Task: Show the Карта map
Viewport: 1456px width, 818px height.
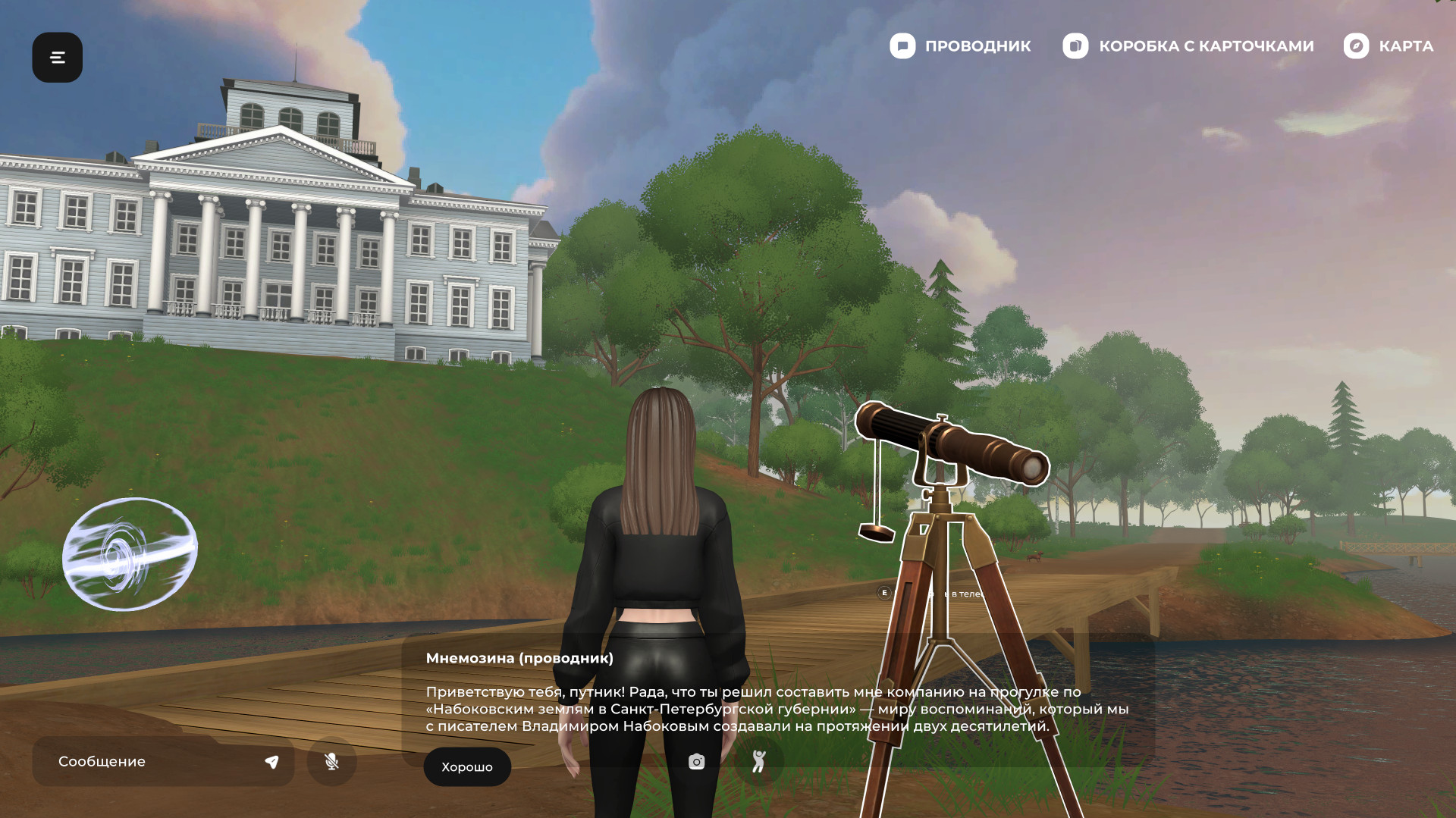Action: coord(1389,46)
